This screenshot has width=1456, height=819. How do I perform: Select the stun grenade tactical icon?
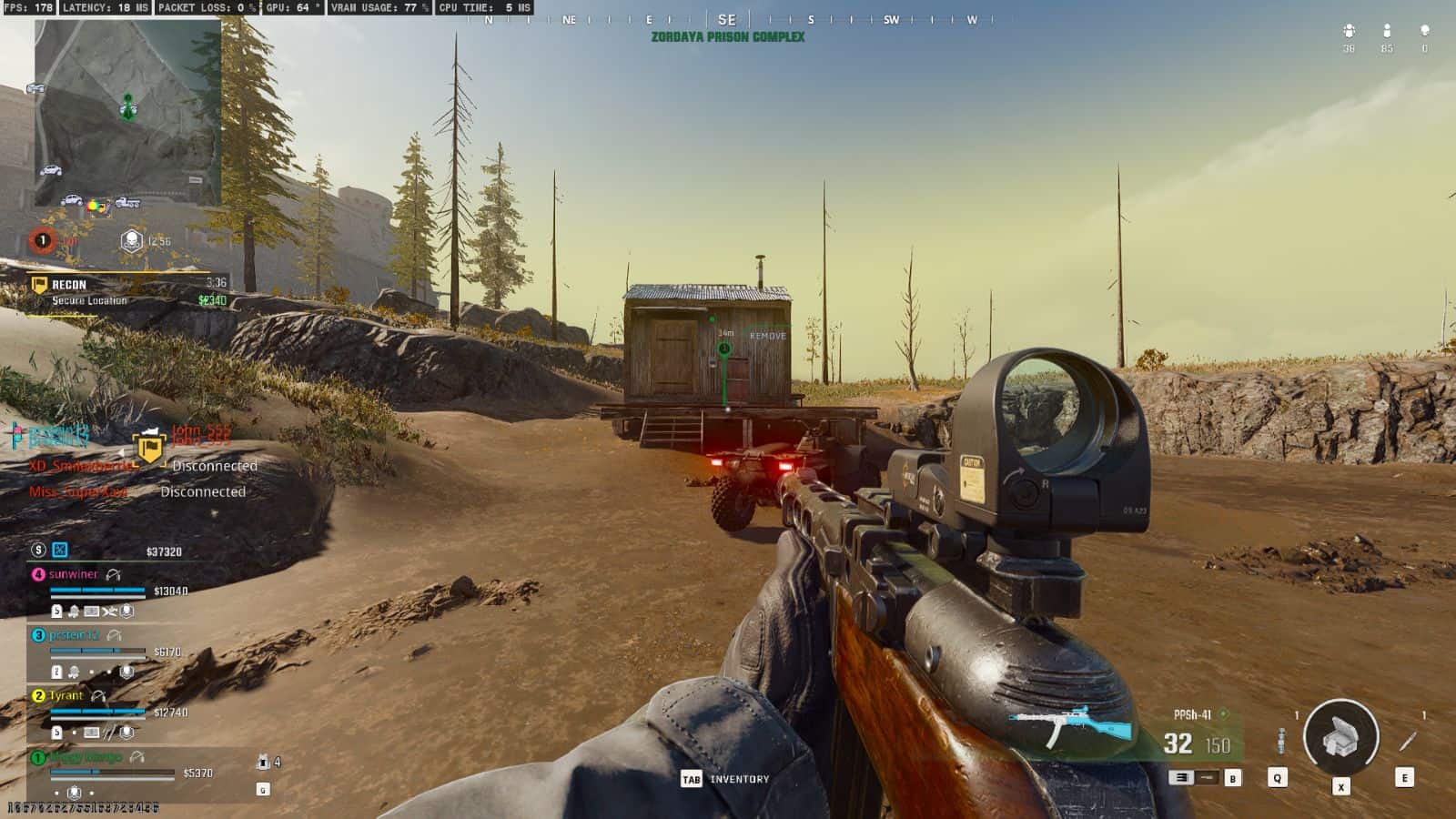coord(1280,741)
